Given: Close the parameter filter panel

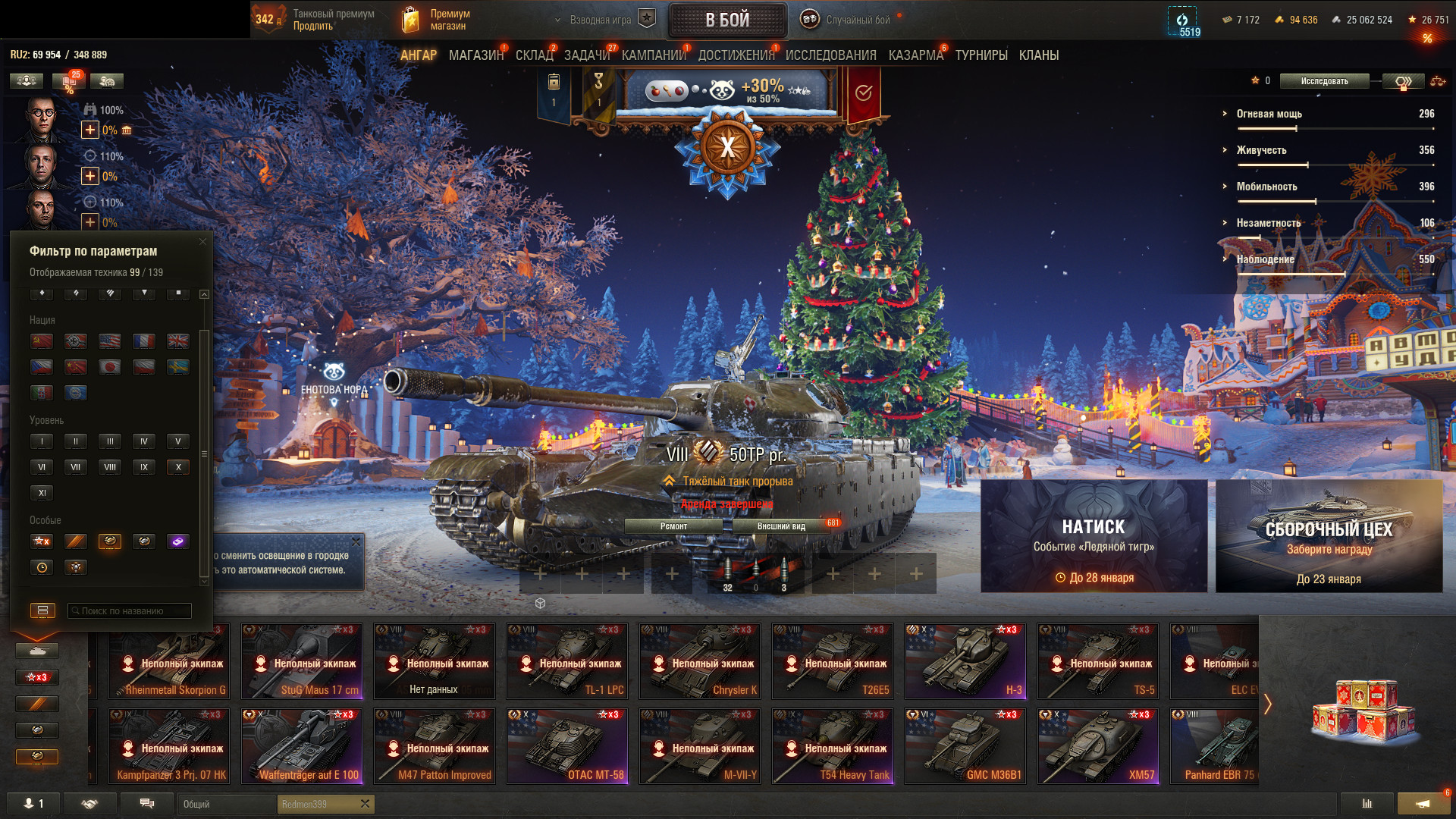Looking at the screenshot, I should (202, 242).
